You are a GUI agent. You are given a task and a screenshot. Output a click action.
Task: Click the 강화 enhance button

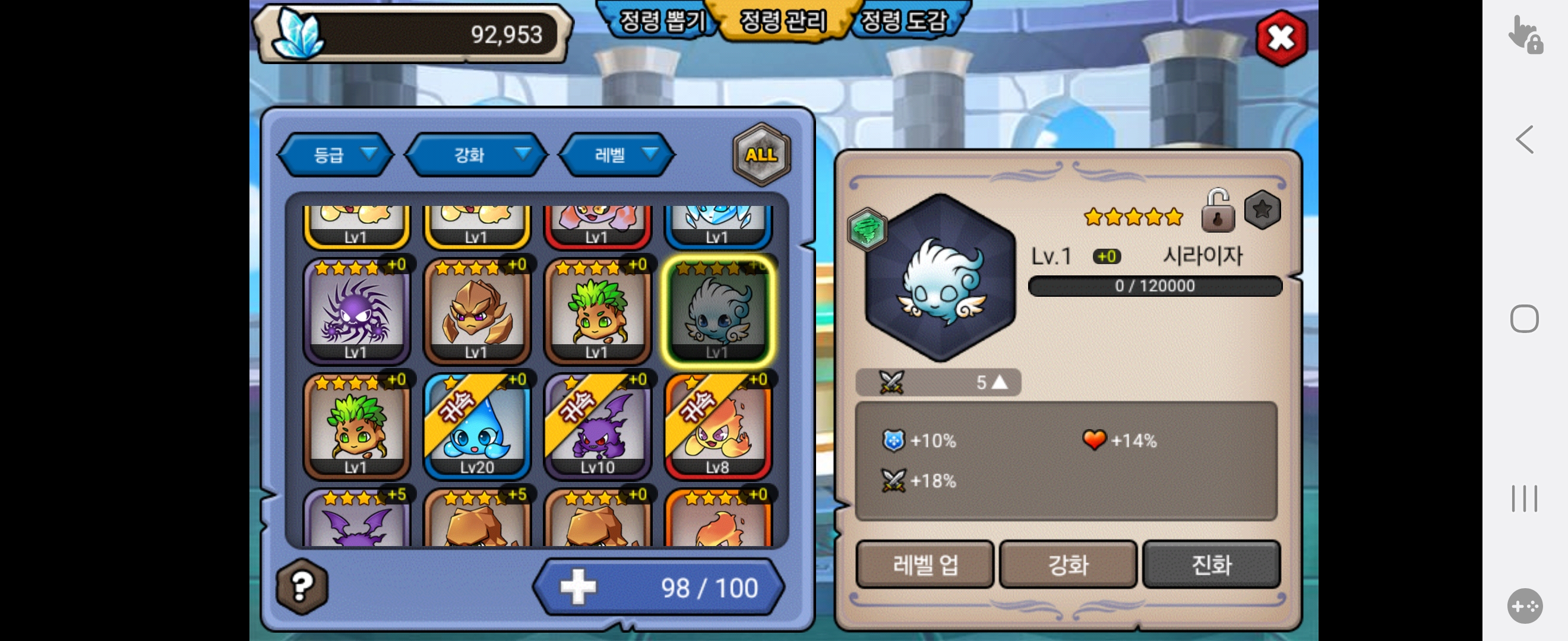(1068, 565)
